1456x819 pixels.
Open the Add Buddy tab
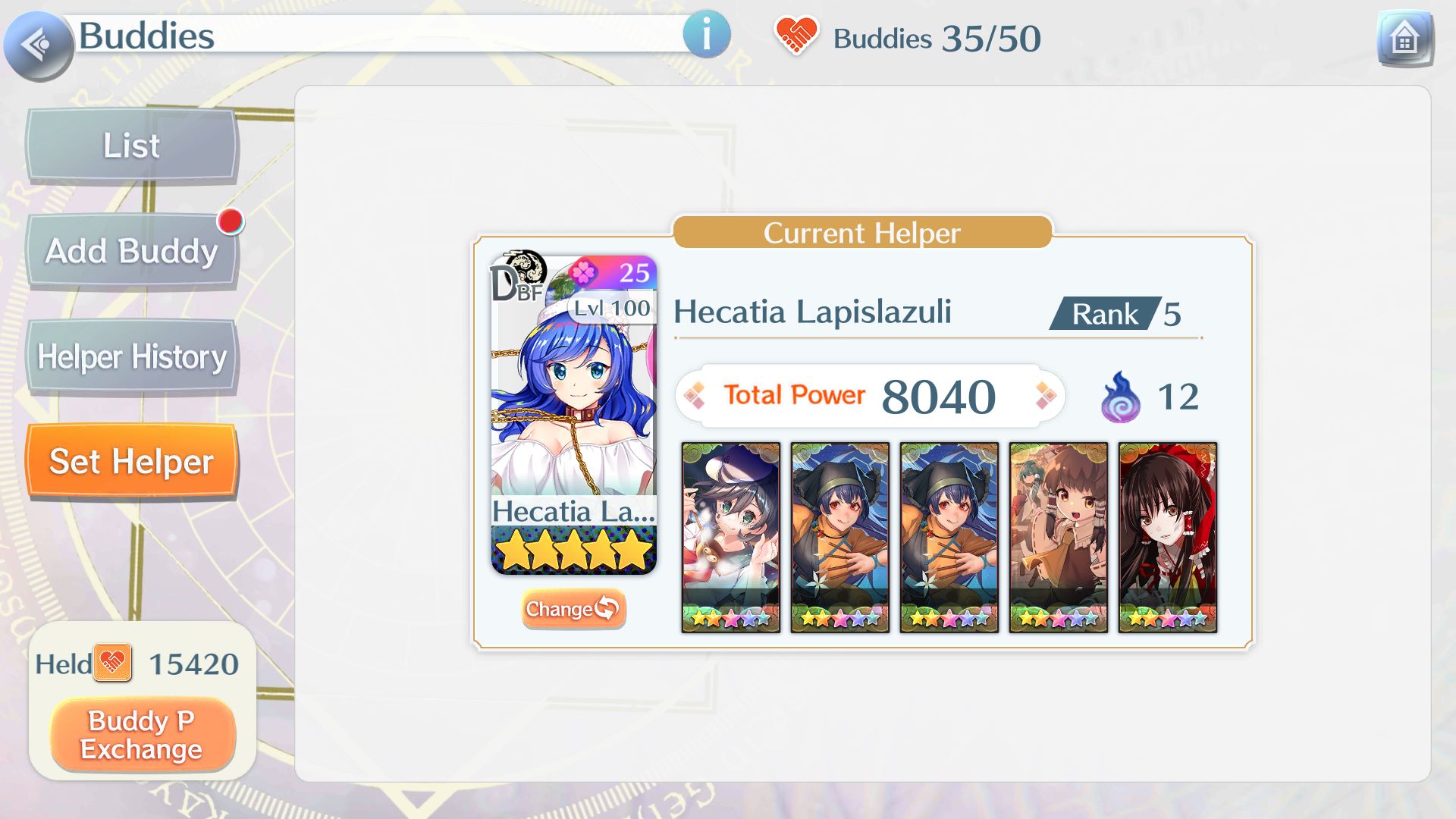[132, 251]
